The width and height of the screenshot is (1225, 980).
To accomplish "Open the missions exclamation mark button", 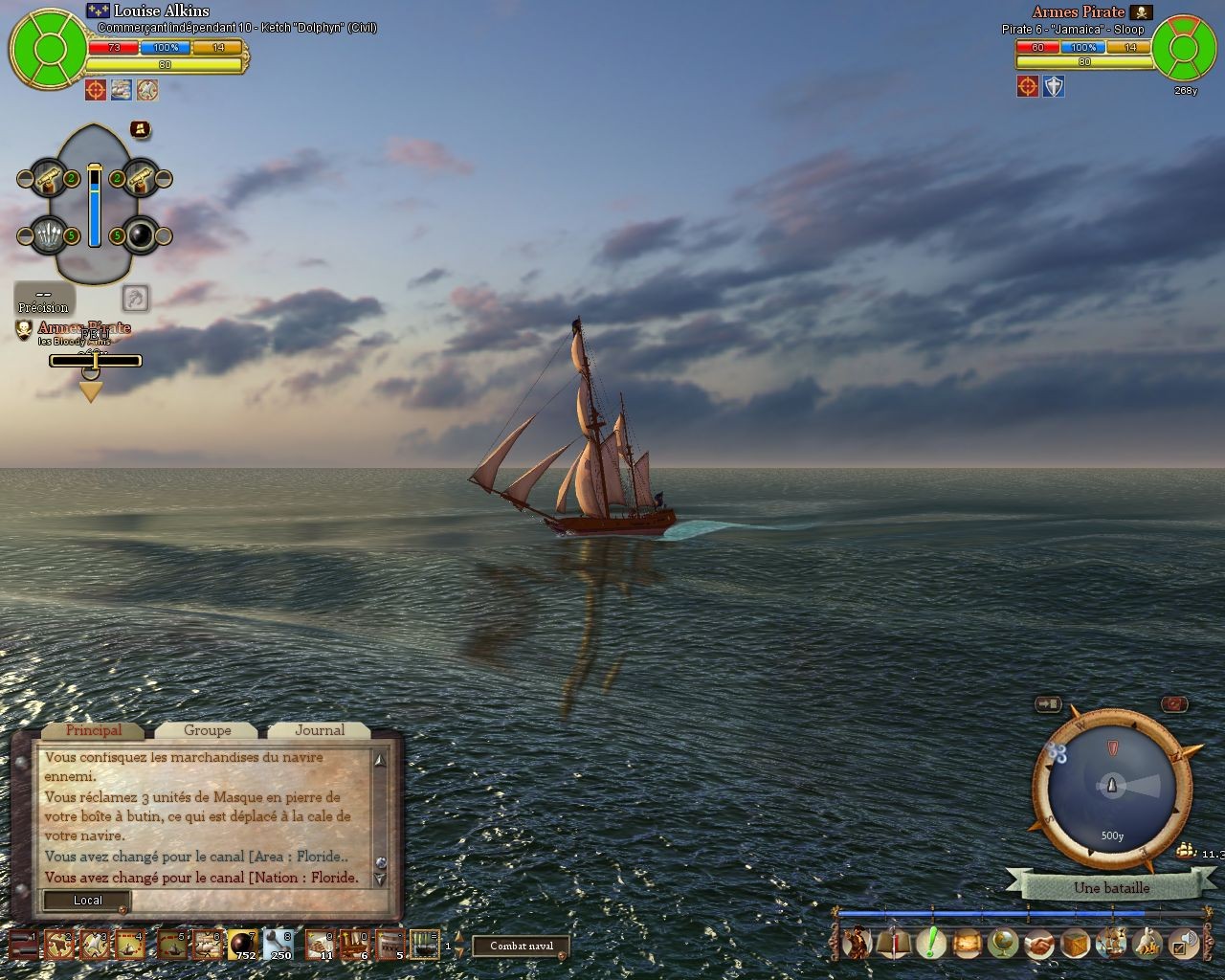I will [930, 944].
